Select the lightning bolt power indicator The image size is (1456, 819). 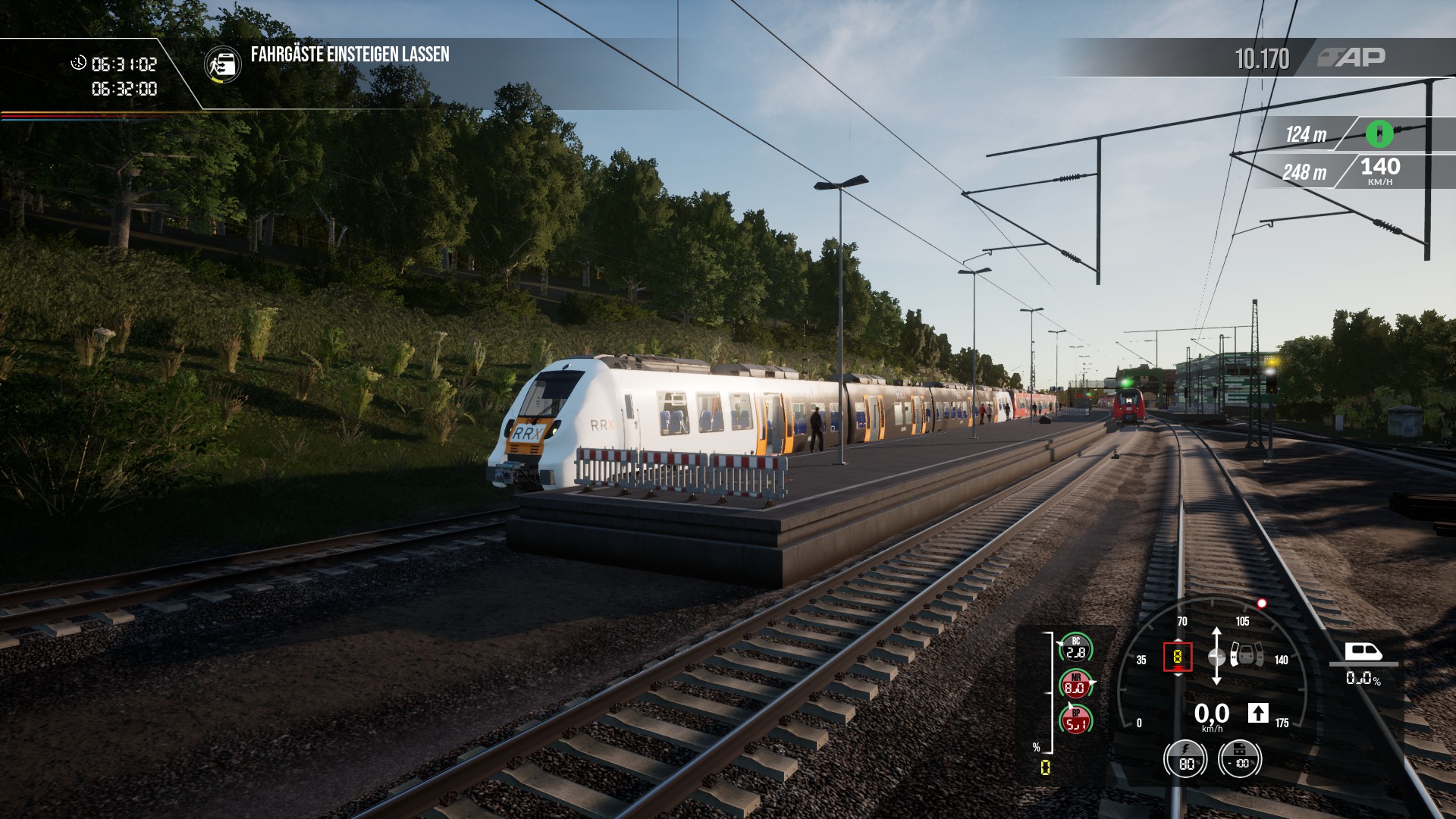1187,758
